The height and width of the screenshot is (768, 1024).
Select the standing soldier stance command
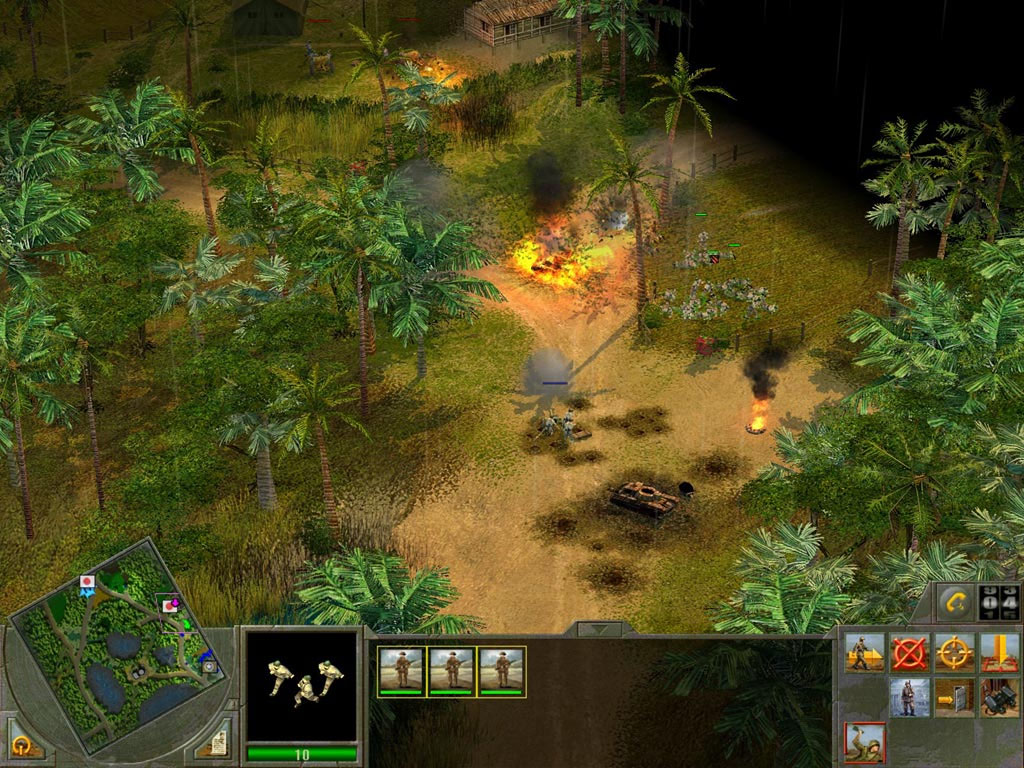click(909, 697)
